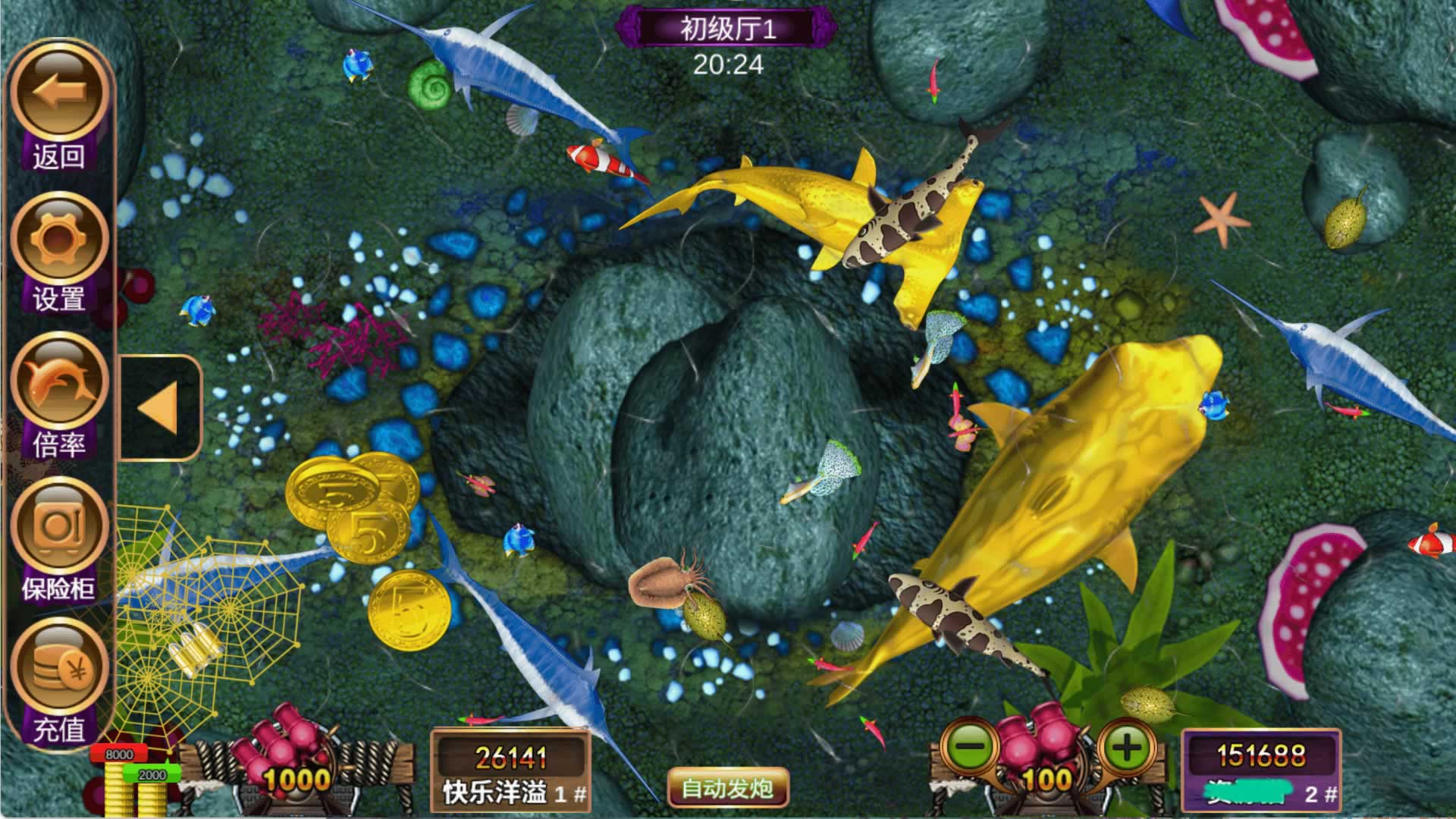Decrease cannon bet with the minus button

click(x=968, y=748)
